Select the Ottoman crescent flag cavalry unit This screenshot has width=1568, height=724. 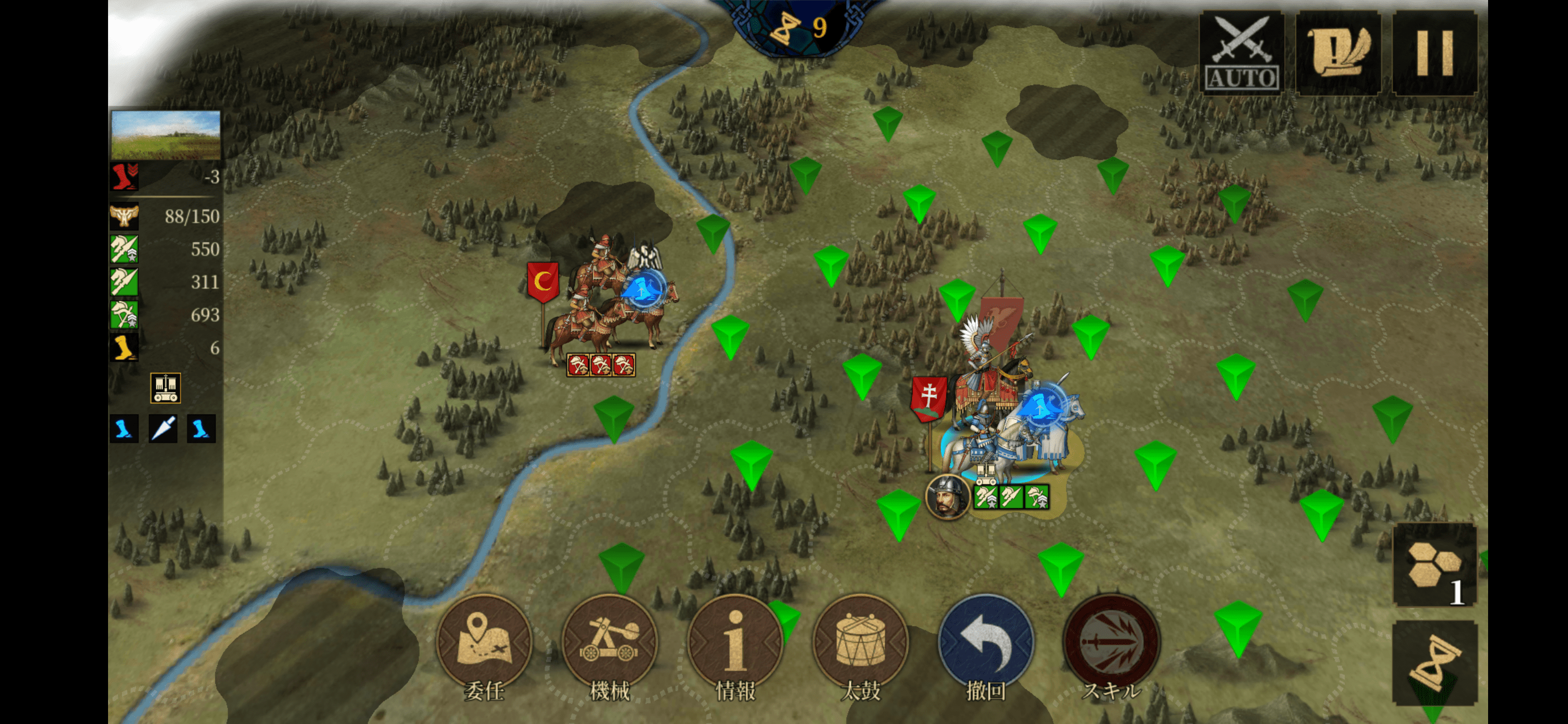609,311
